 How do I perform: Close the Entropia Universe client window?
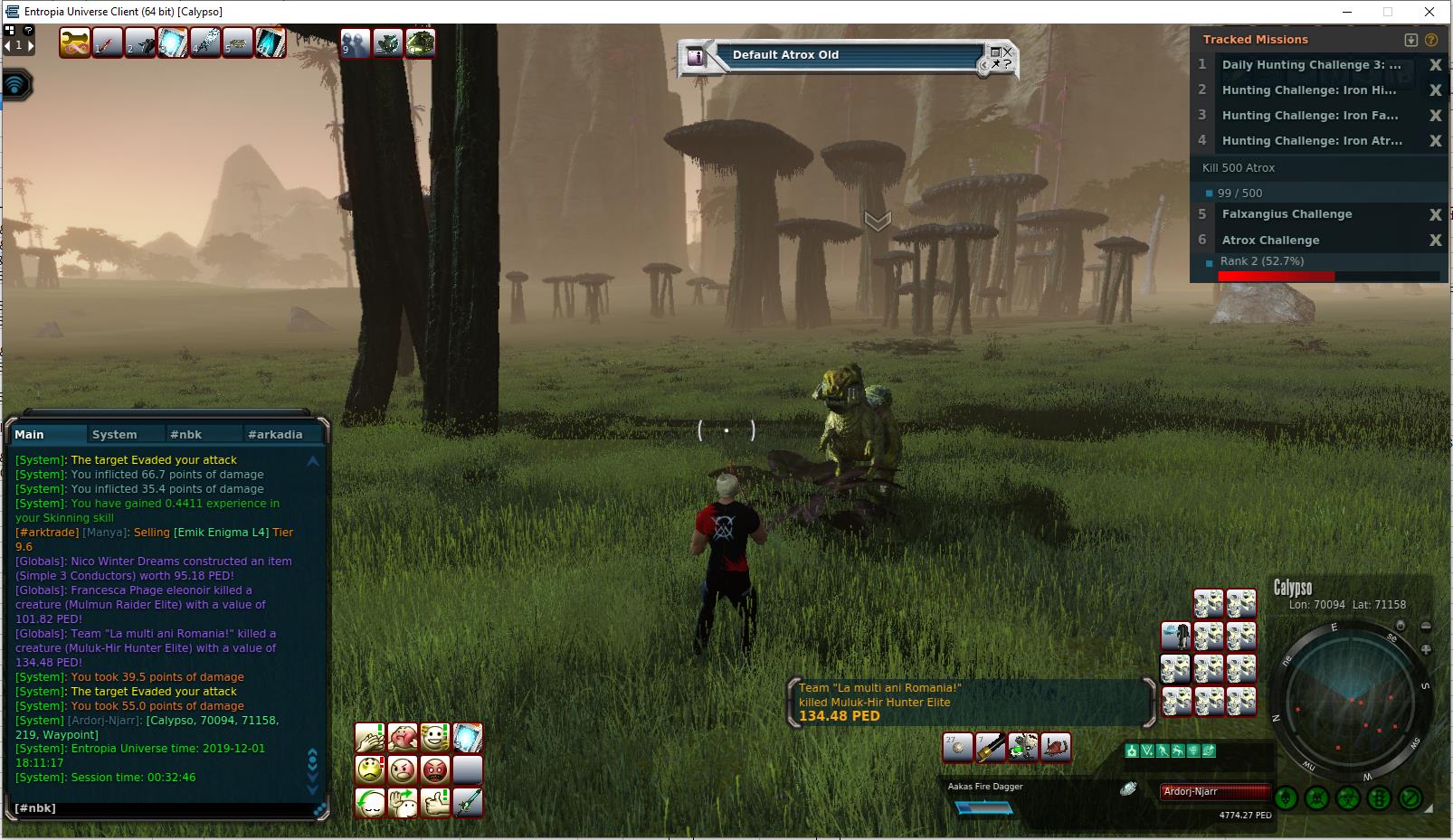click(x=1429, y=12)
